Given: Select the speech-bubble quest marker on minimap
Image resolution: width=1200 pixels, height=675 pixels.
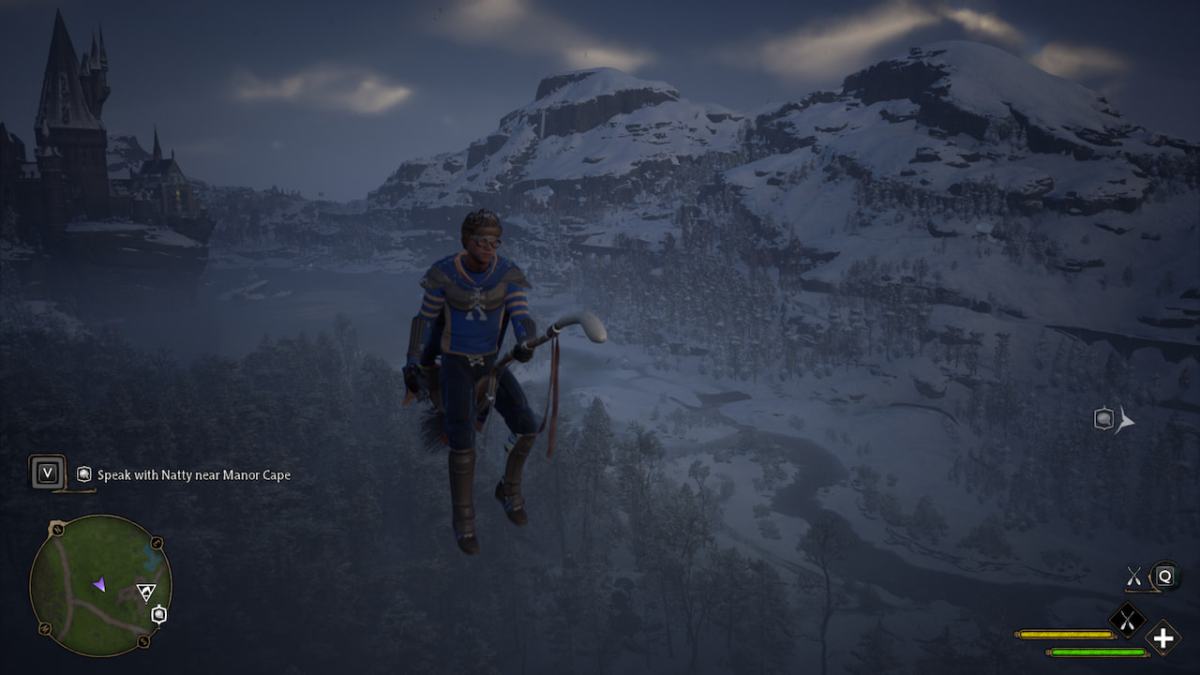Looking at the screenshot, I should (158, 614).
